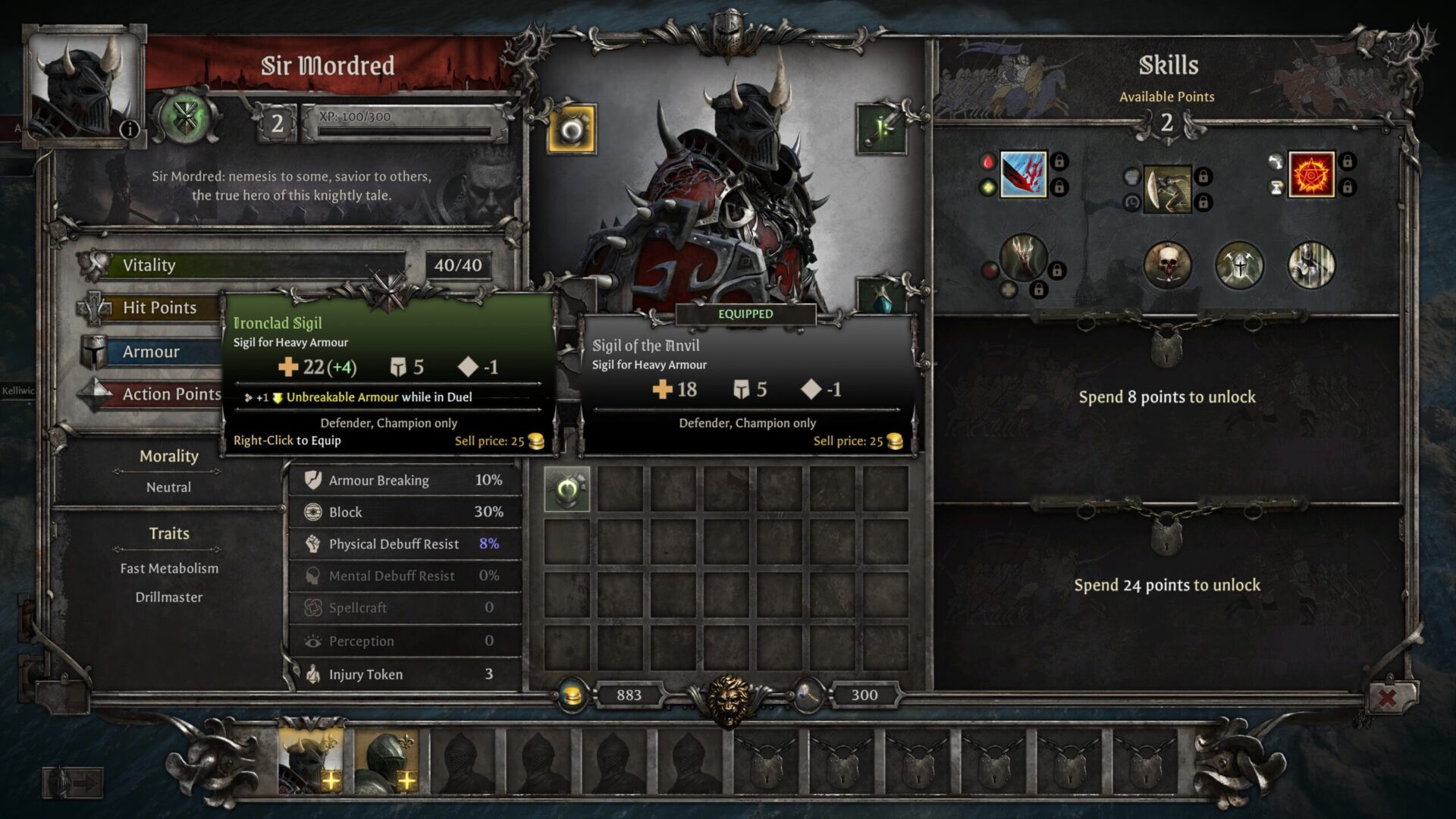Select the crusader helmet passive skill
Image resolution: width=1456 pixels, height=819 pixels.
tap(1239, 265)
